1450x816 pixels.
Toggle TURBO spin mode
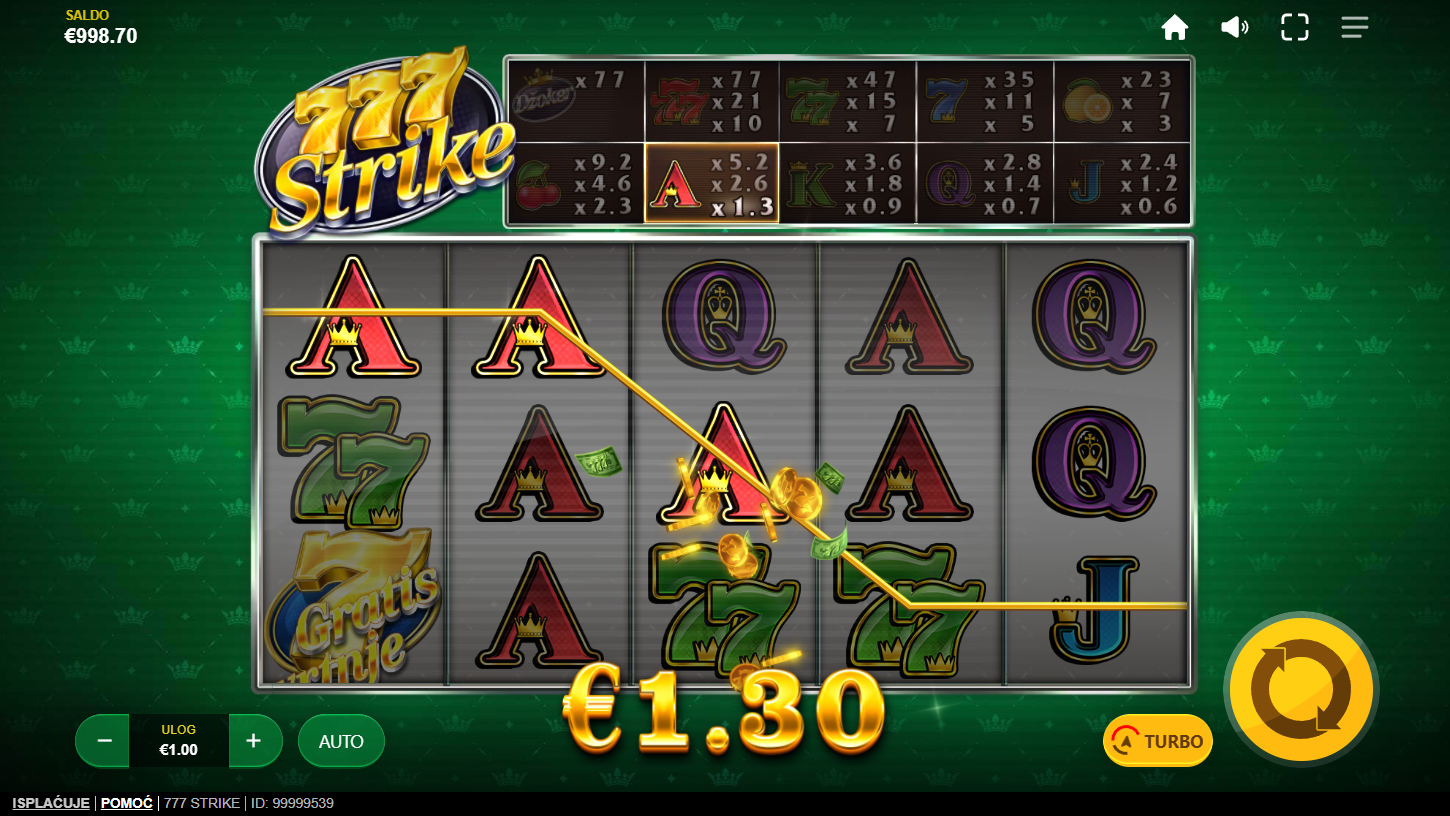(x=1158, y=741)
